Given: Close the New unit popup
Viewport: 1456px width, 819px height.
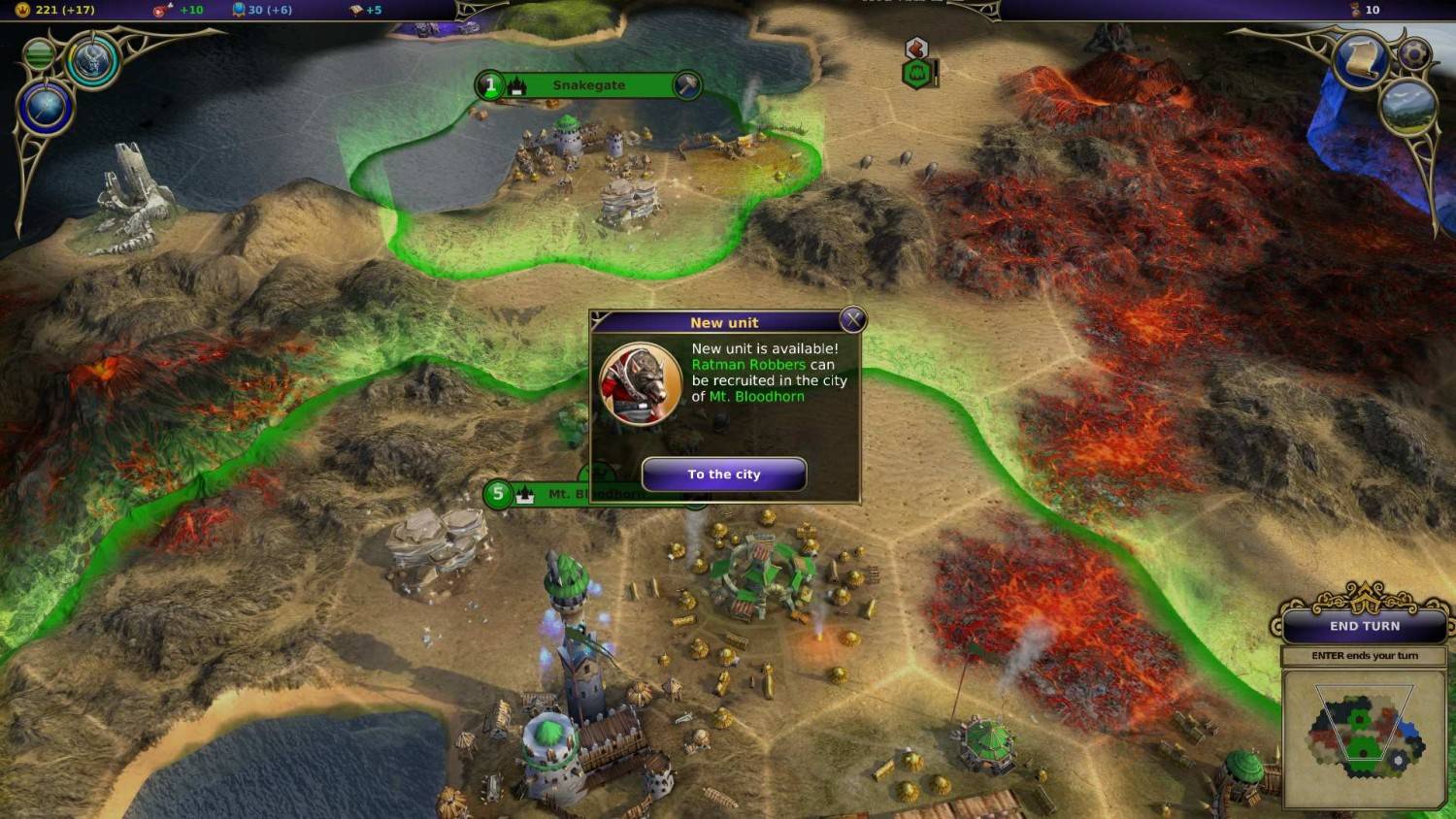Looking at the screenshot, I should pyautogui.click(x=852, y=319).
